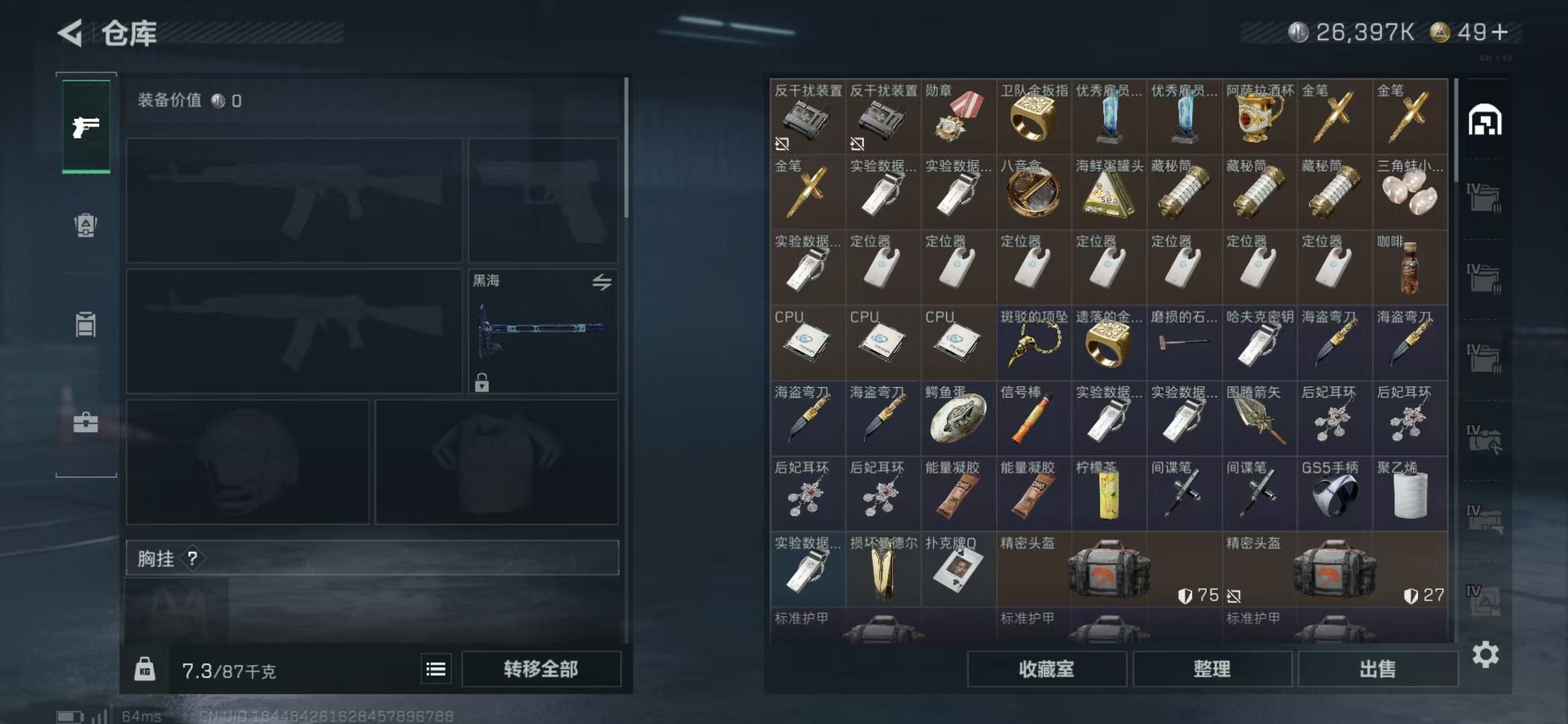This screenshot has width=1568, height=724.
Task: Select the 鳄鱼蛋 crocodile egg
Action: [958, 418]
